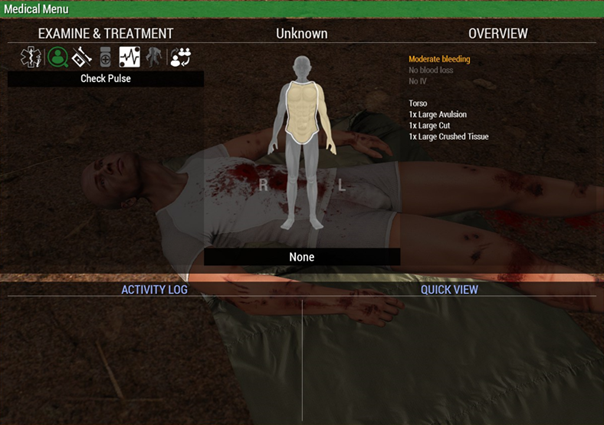The height and width of the screenshot is (425, 604).
Task: Click the None triage status bar
Action: pyautogui.click(x=301, y=257)
